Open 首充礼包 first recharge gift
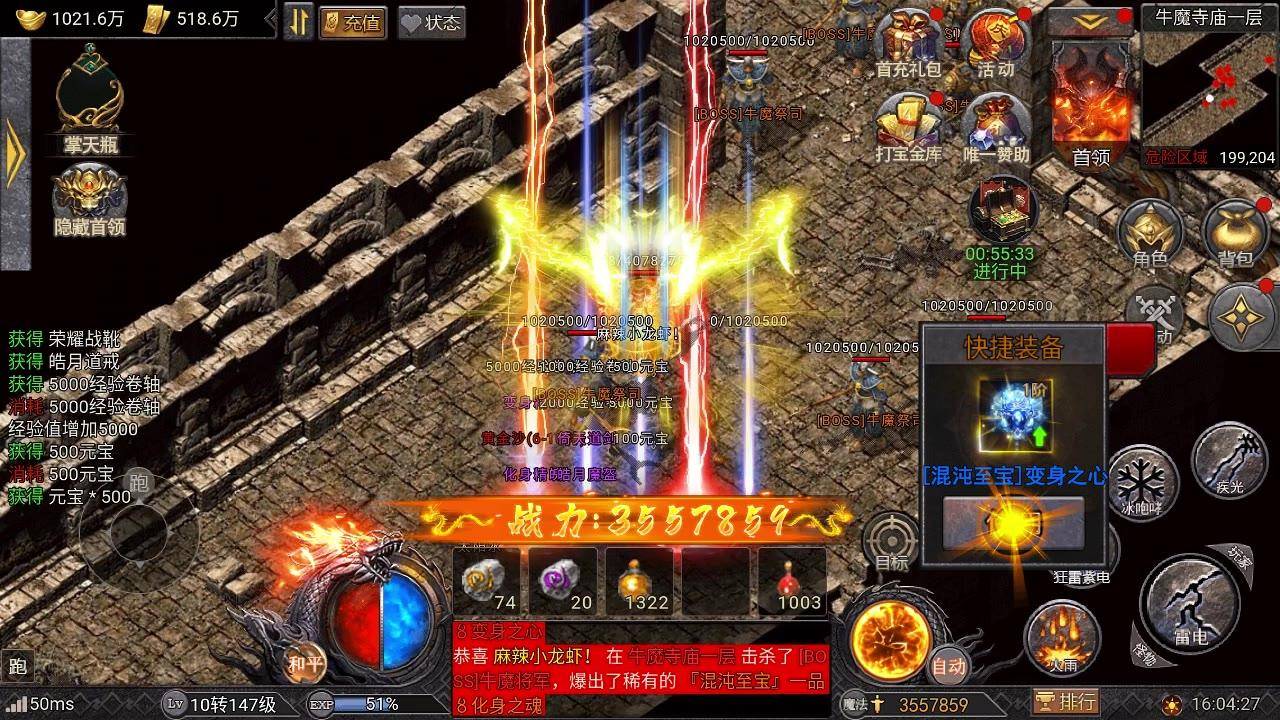 point(908,42)
